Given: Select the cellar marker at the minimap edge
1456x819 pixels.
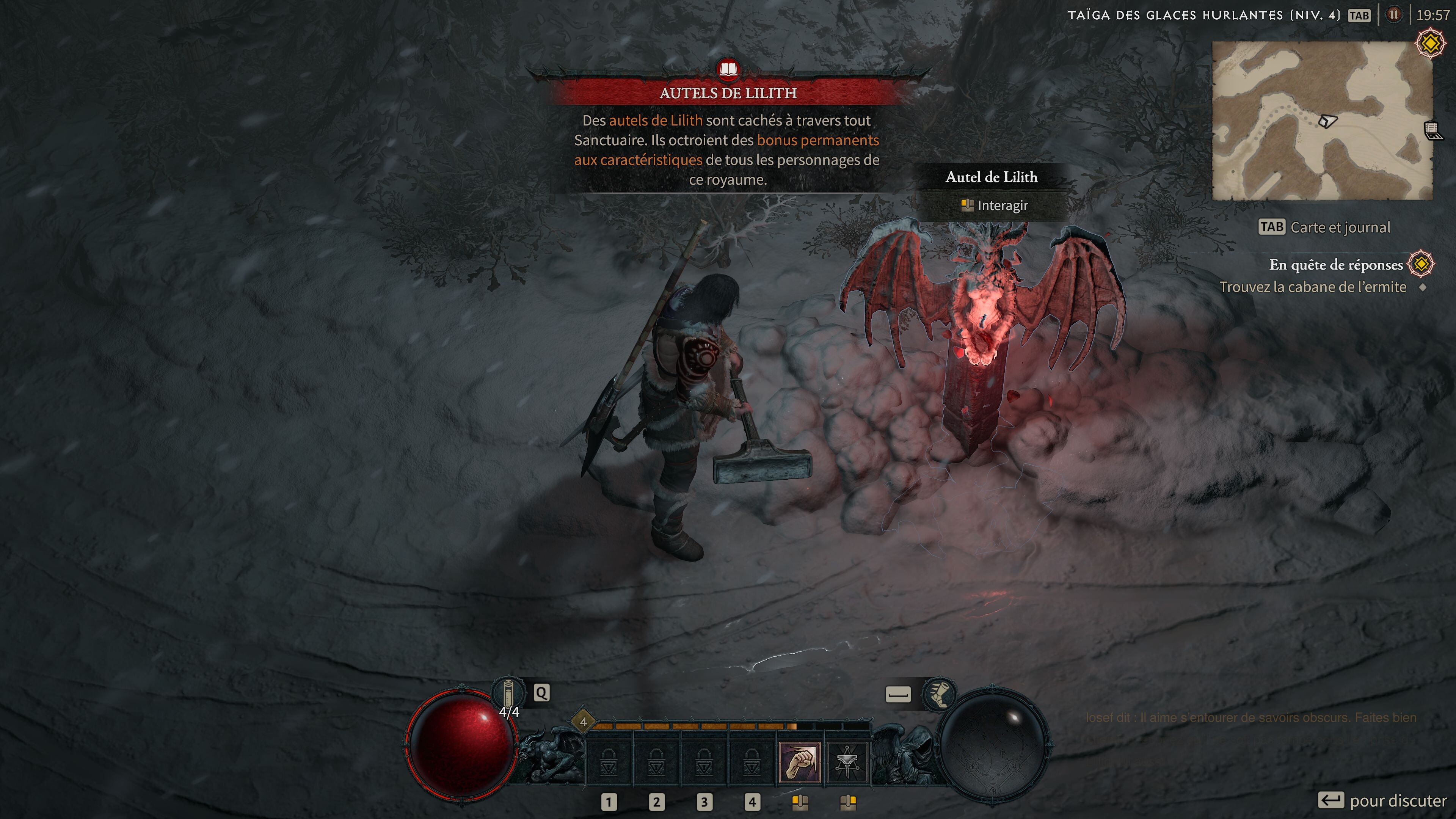Looking at the screenshot, I should (x=1432, y=131).
